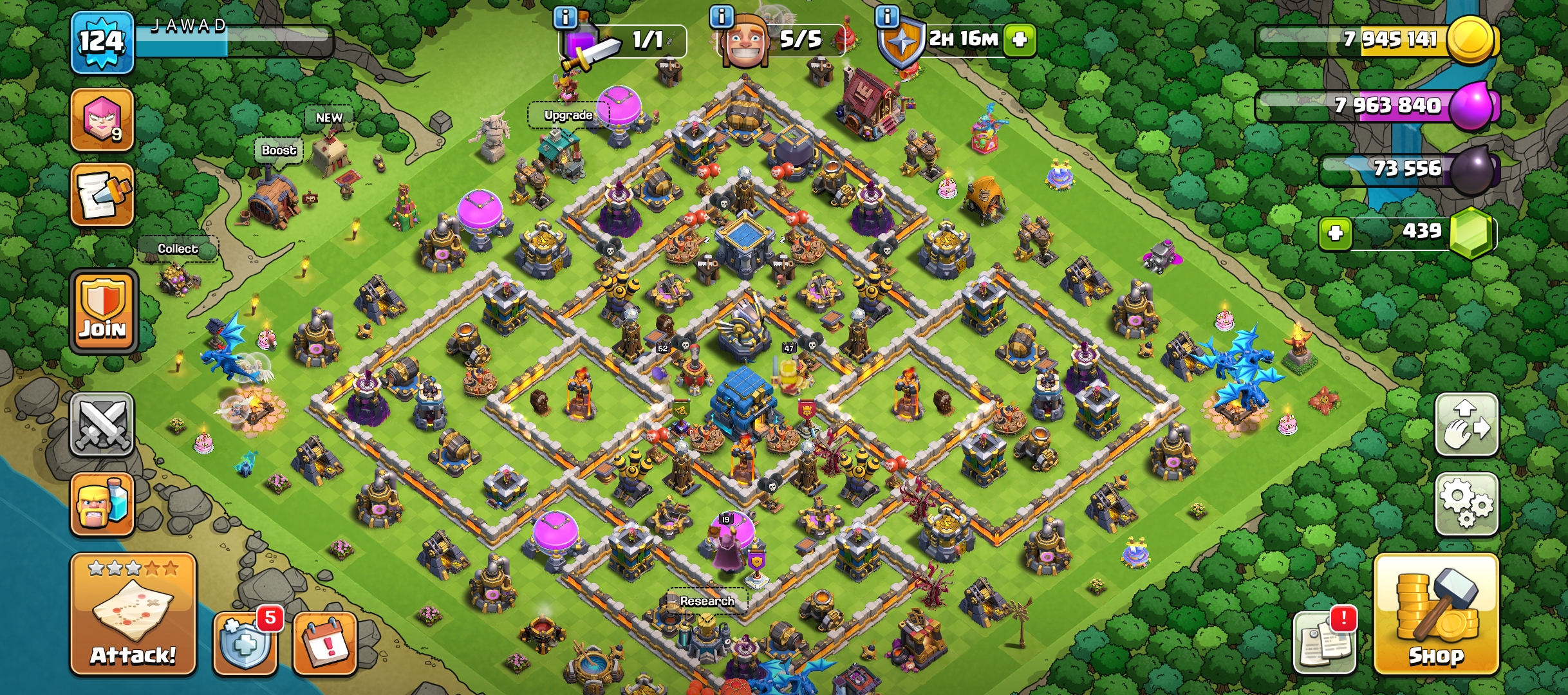Show builder info for the 5/5 counter
The image size is (1568, 695).
[722, 17]
